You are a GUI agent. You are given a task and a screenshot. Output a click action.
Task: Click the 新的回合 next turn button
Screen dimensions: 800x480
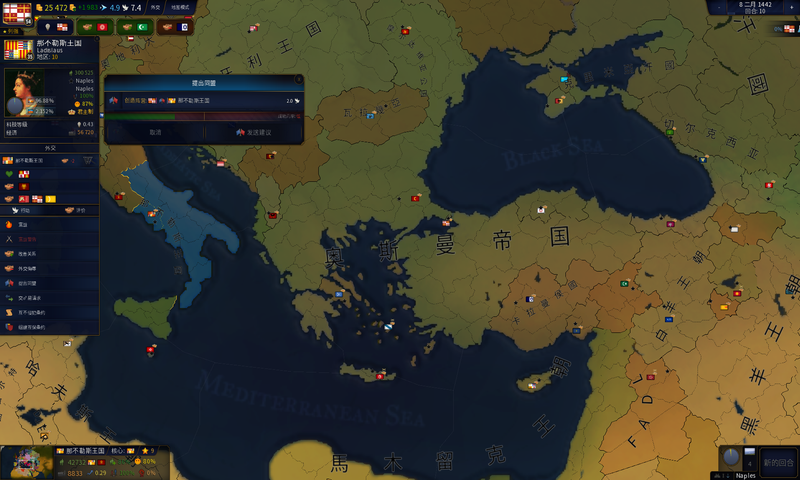click(x=778, y=462)
